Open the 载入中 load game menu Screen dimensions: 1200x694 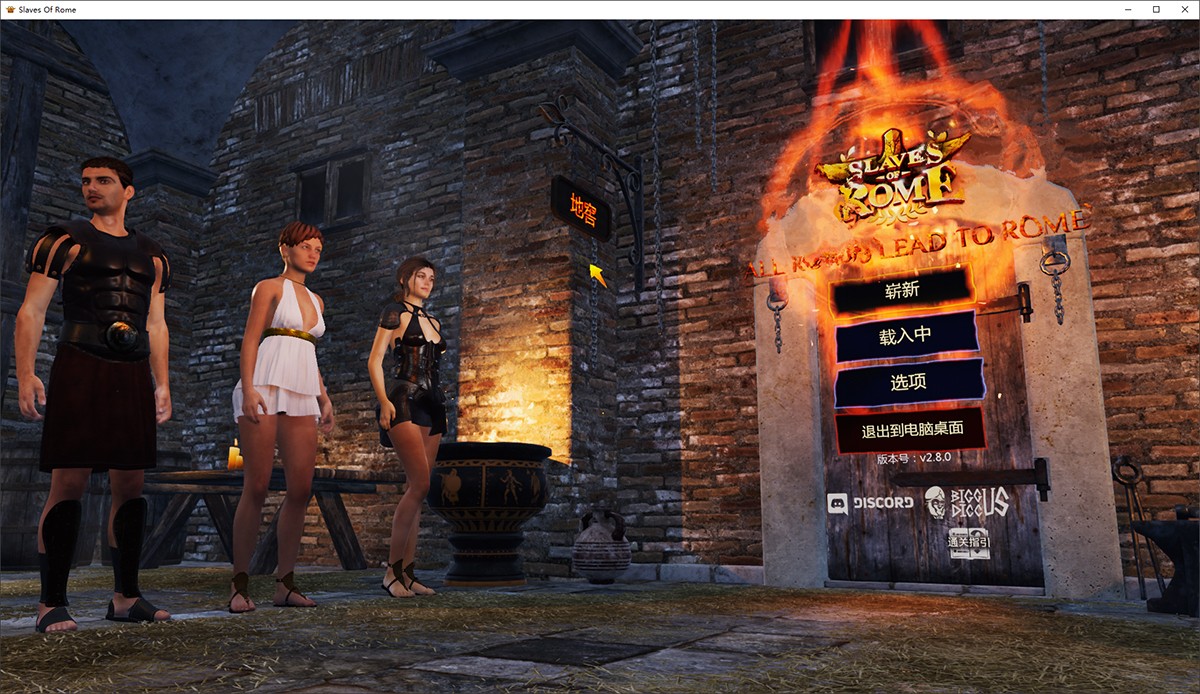[x=905, y=336]
